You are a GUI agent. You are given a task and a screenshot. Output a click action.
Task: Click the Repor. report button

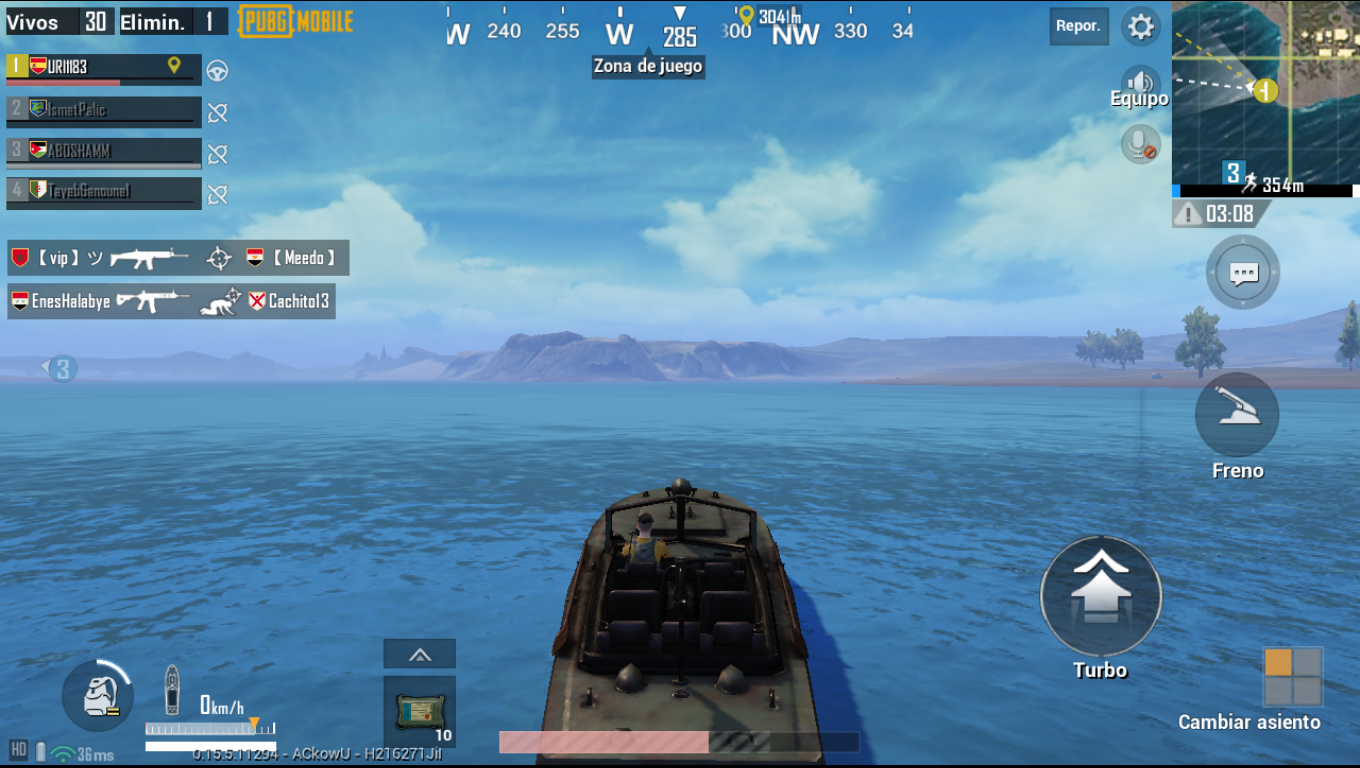coord(1078,27)
